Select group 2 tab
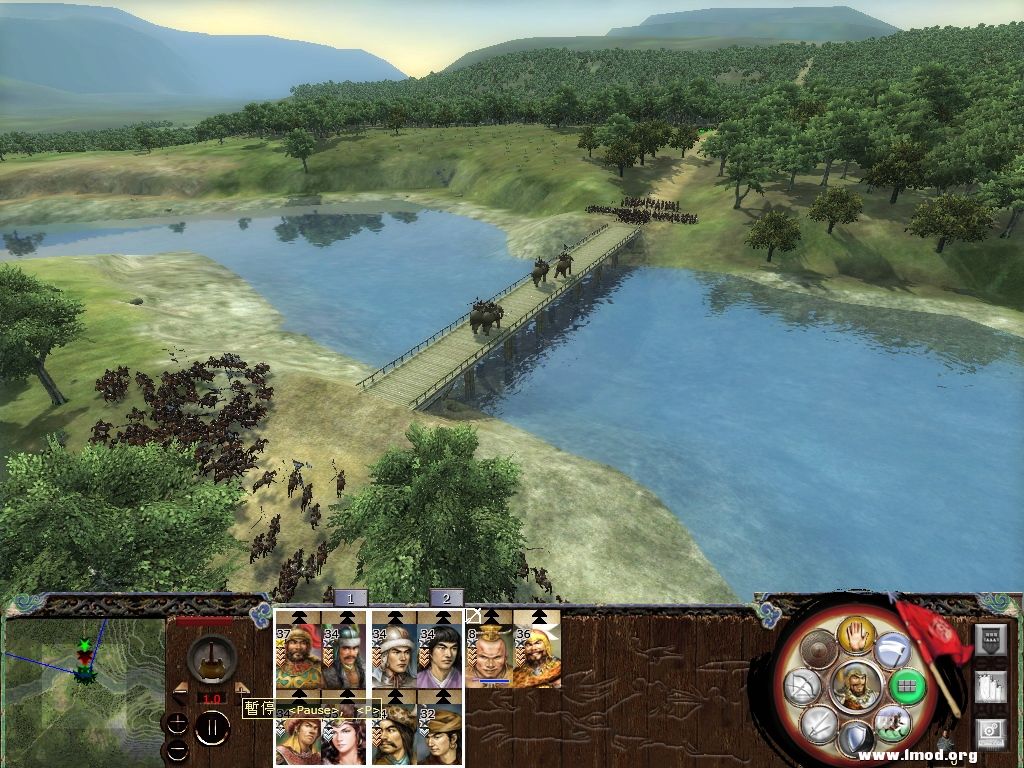The image size is (1024, 768). pos(446,598)
